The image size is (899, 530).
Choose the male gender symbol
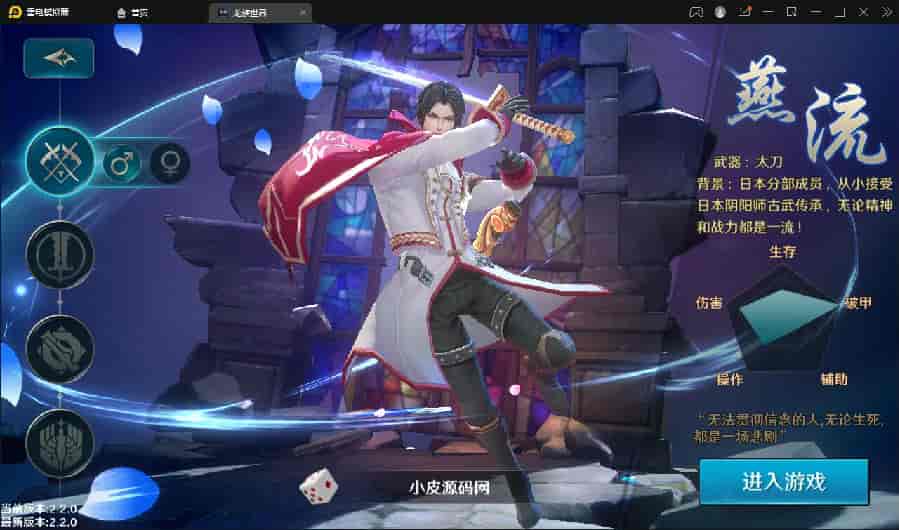pyautogui.click(x=122, y=163)
